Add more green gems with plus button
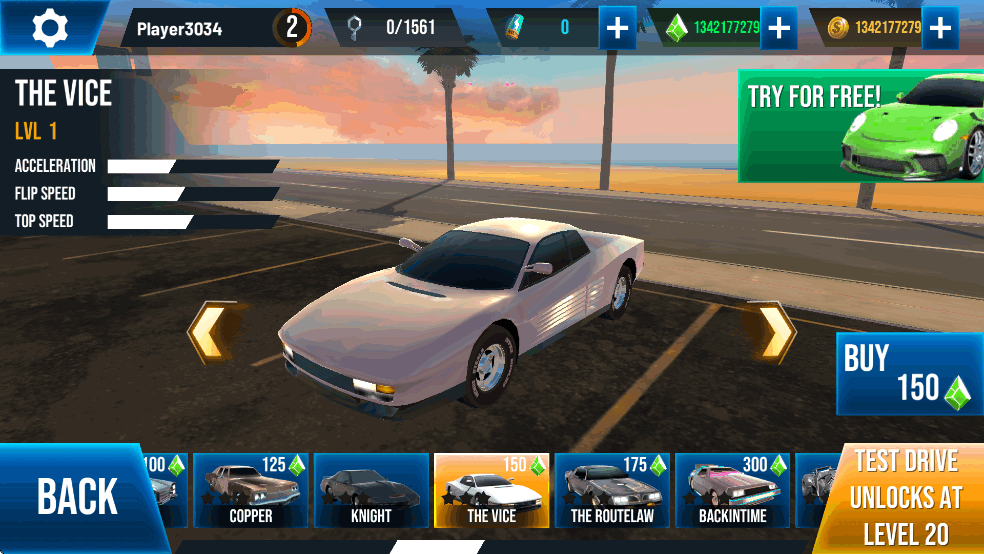 pos(778,28)
